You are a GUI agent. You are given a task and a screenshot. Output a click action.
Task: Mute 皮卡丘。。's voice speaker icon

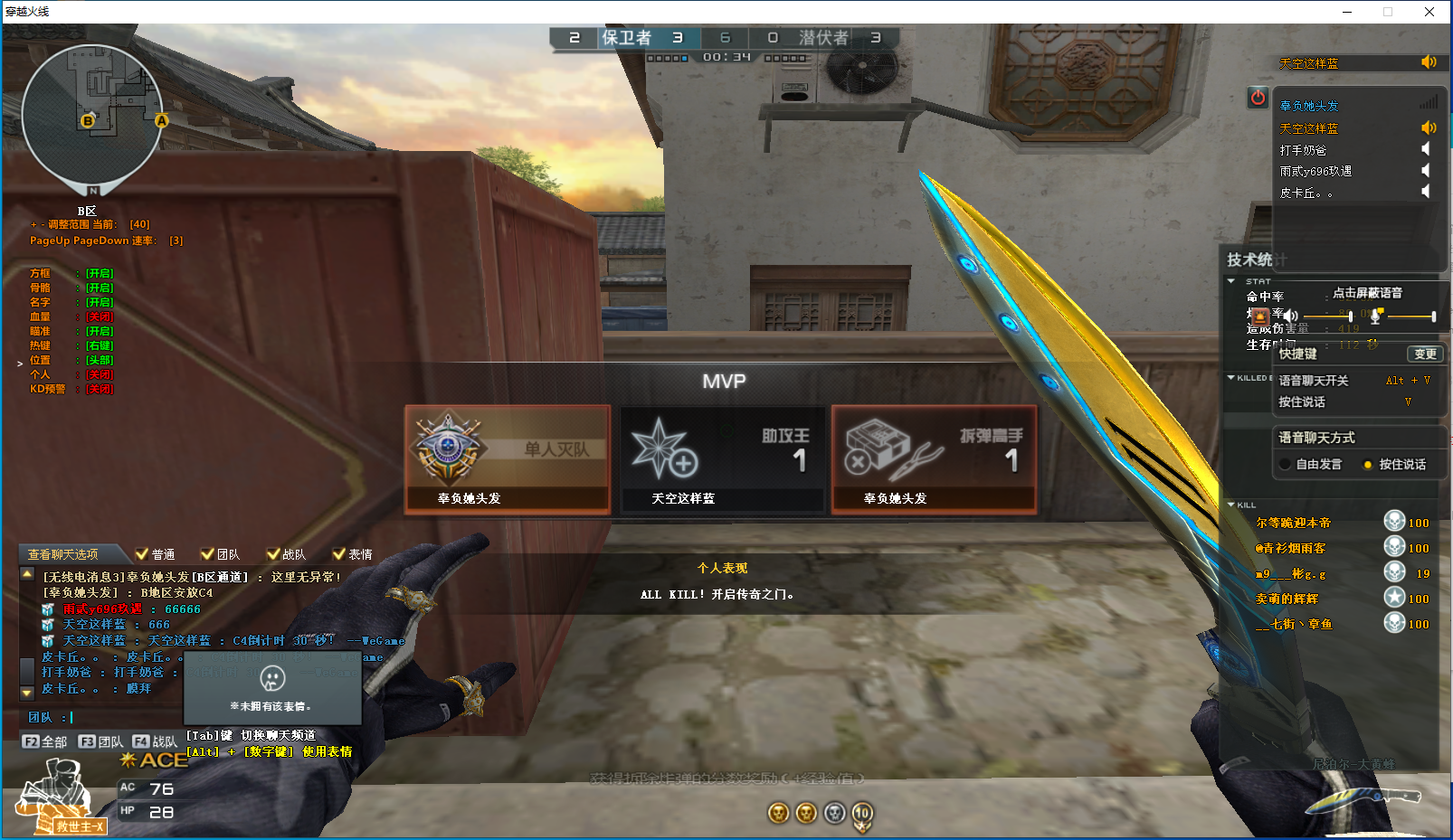[x=1427, y=192]
